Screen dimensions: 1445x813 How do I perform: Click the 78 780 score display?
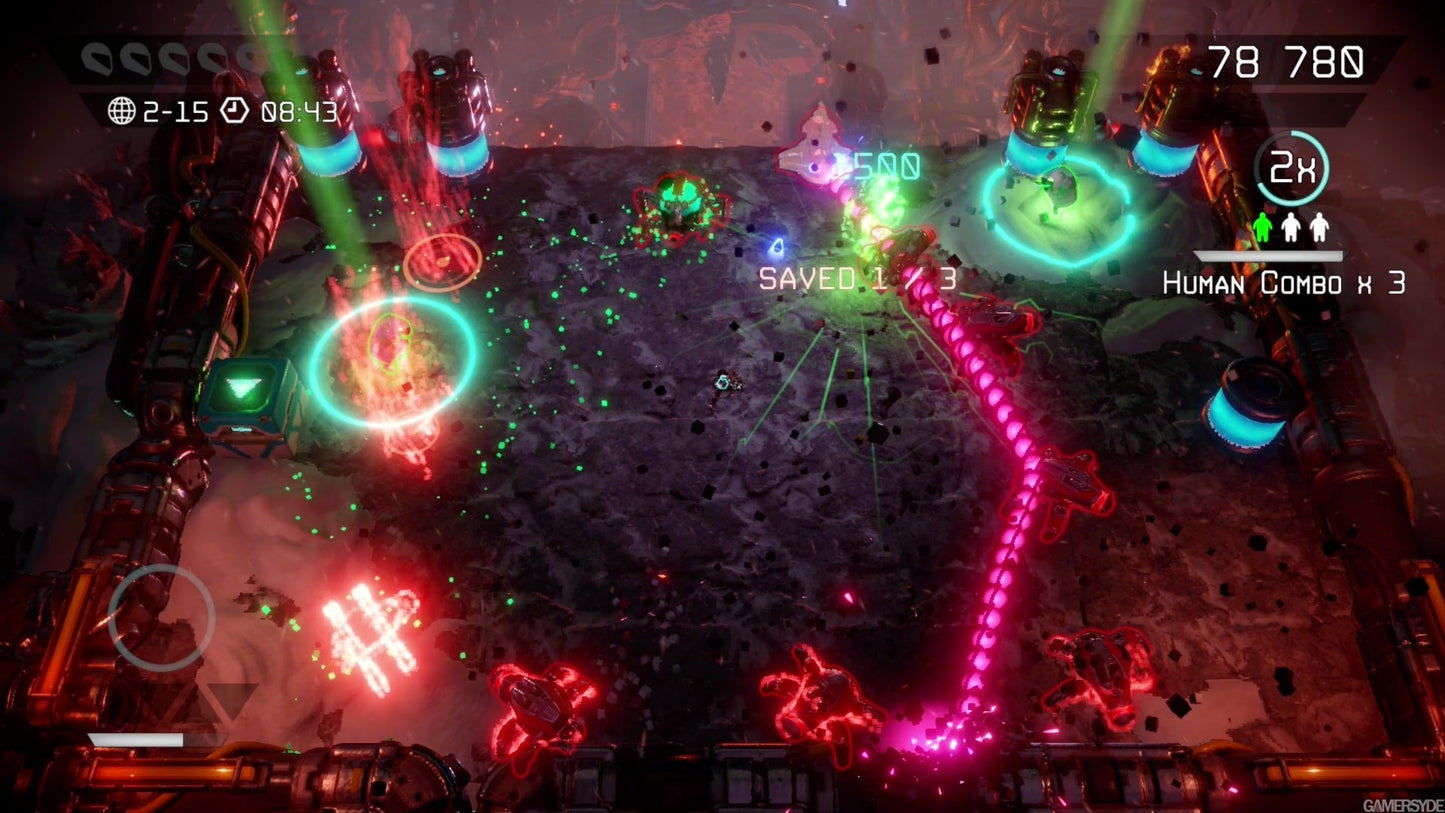(1285, 62)
